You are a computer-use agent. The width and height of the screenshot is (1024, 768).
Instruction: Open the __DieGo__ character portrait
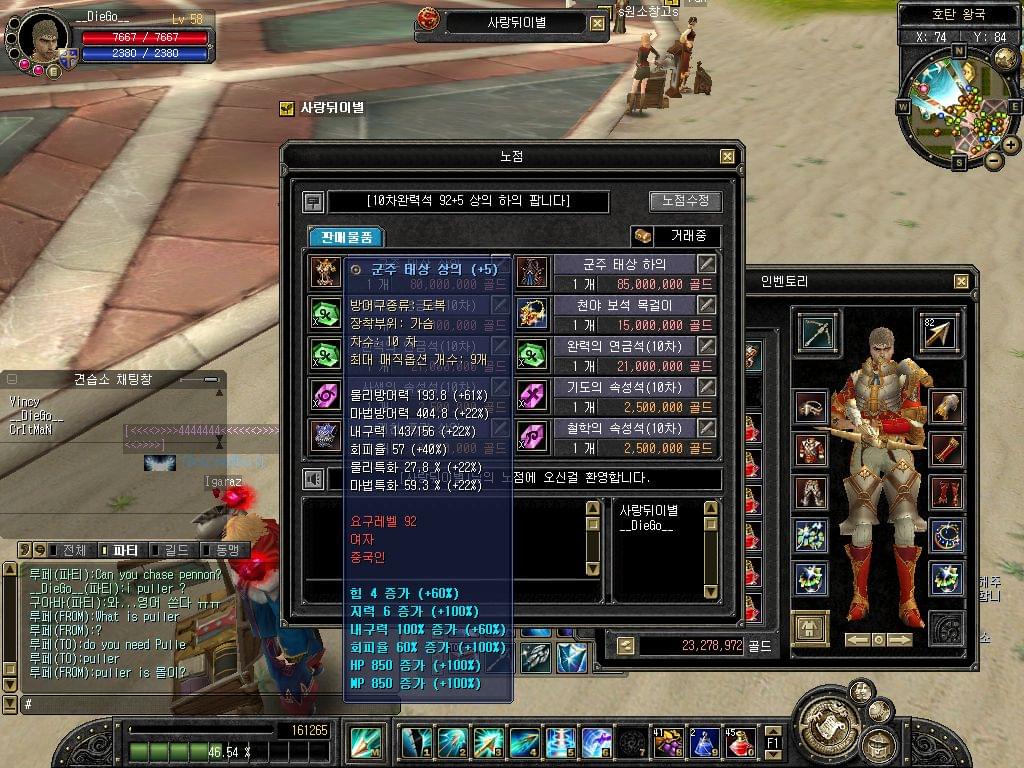pos(41,39)
